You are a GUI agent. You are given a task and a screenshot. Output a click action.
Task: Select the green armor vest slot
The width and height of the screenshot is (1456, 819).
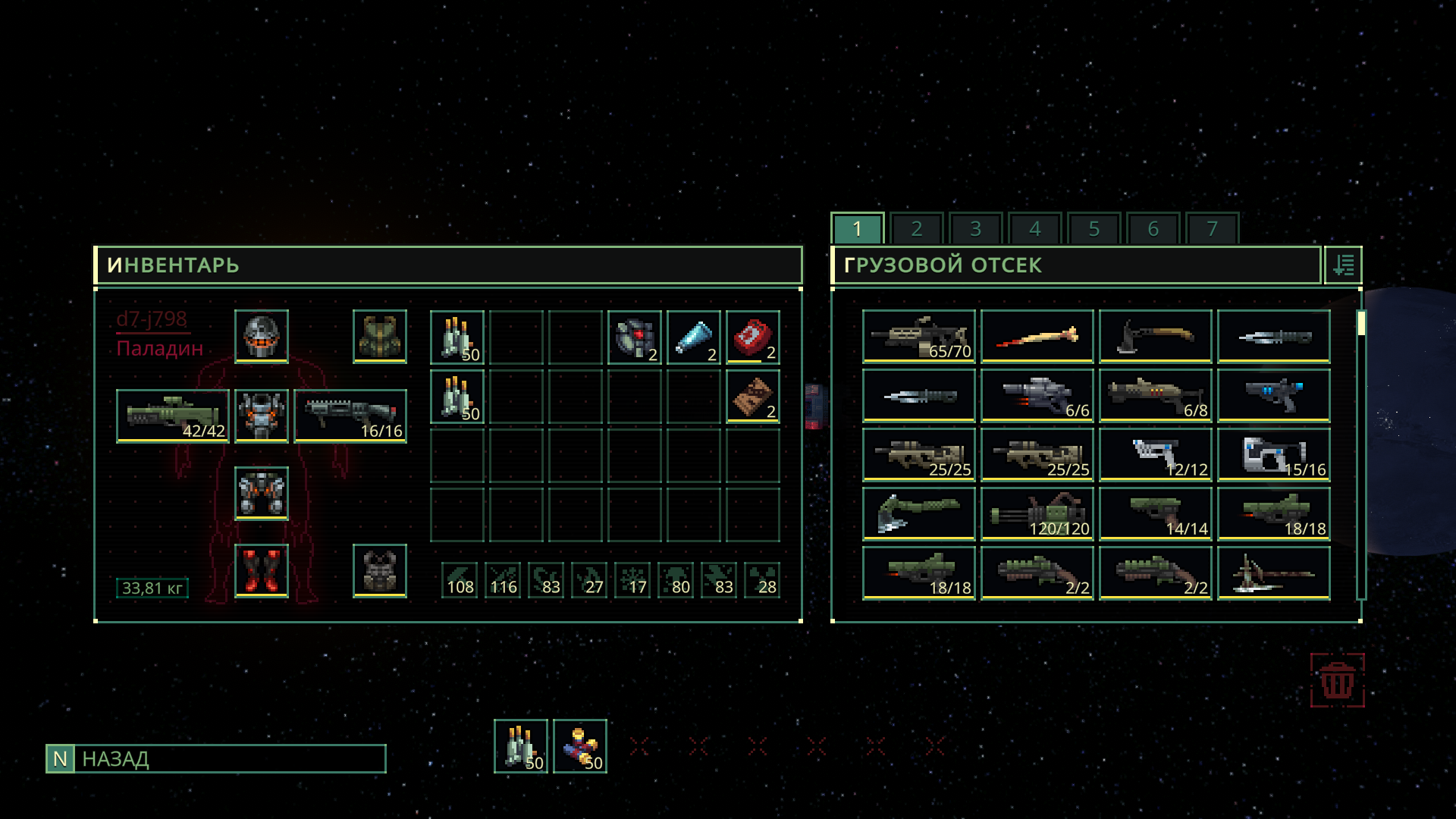pos(380,336)
